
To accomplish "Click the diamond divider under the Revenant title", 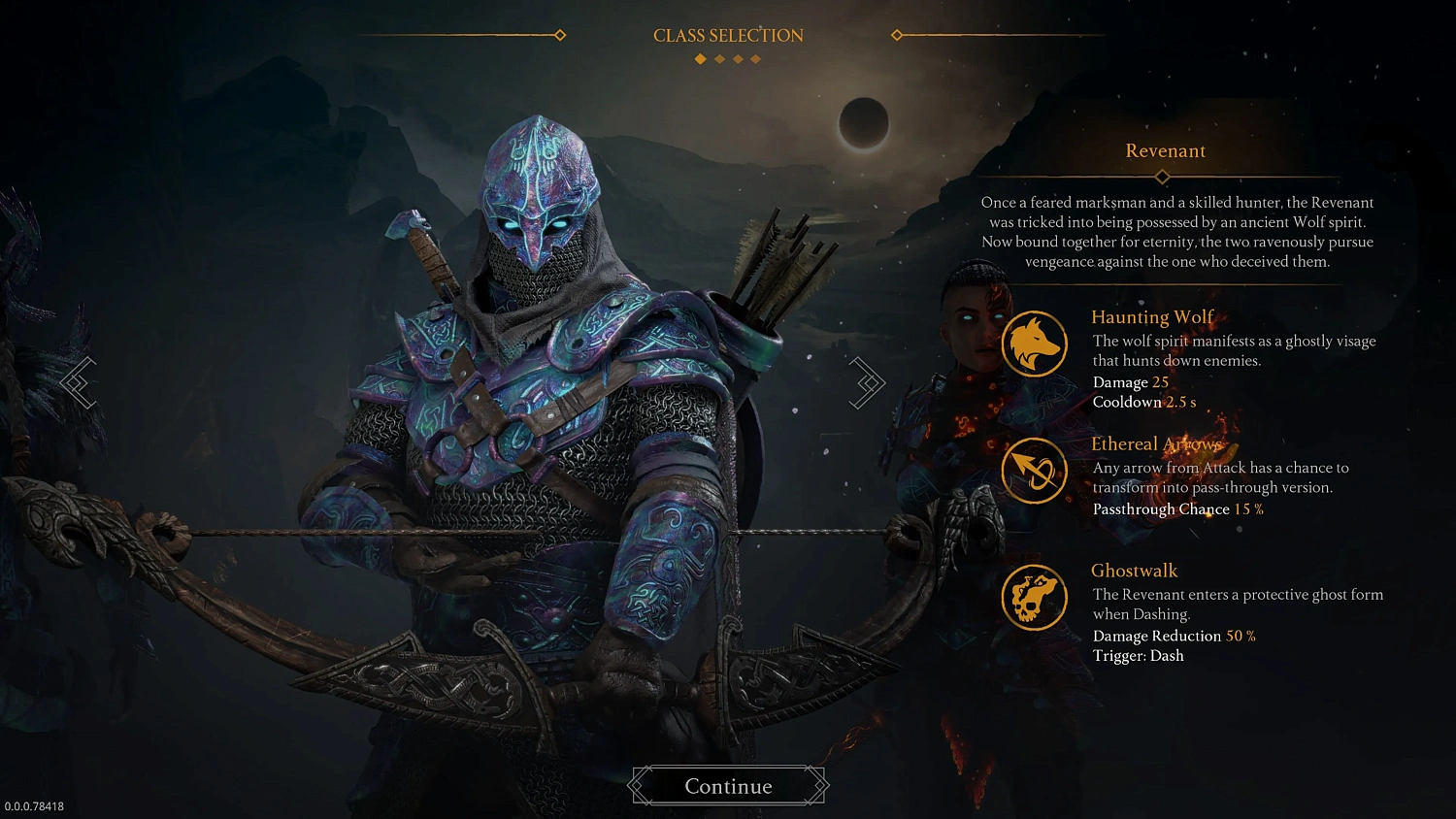I will tap(1162, 177).
